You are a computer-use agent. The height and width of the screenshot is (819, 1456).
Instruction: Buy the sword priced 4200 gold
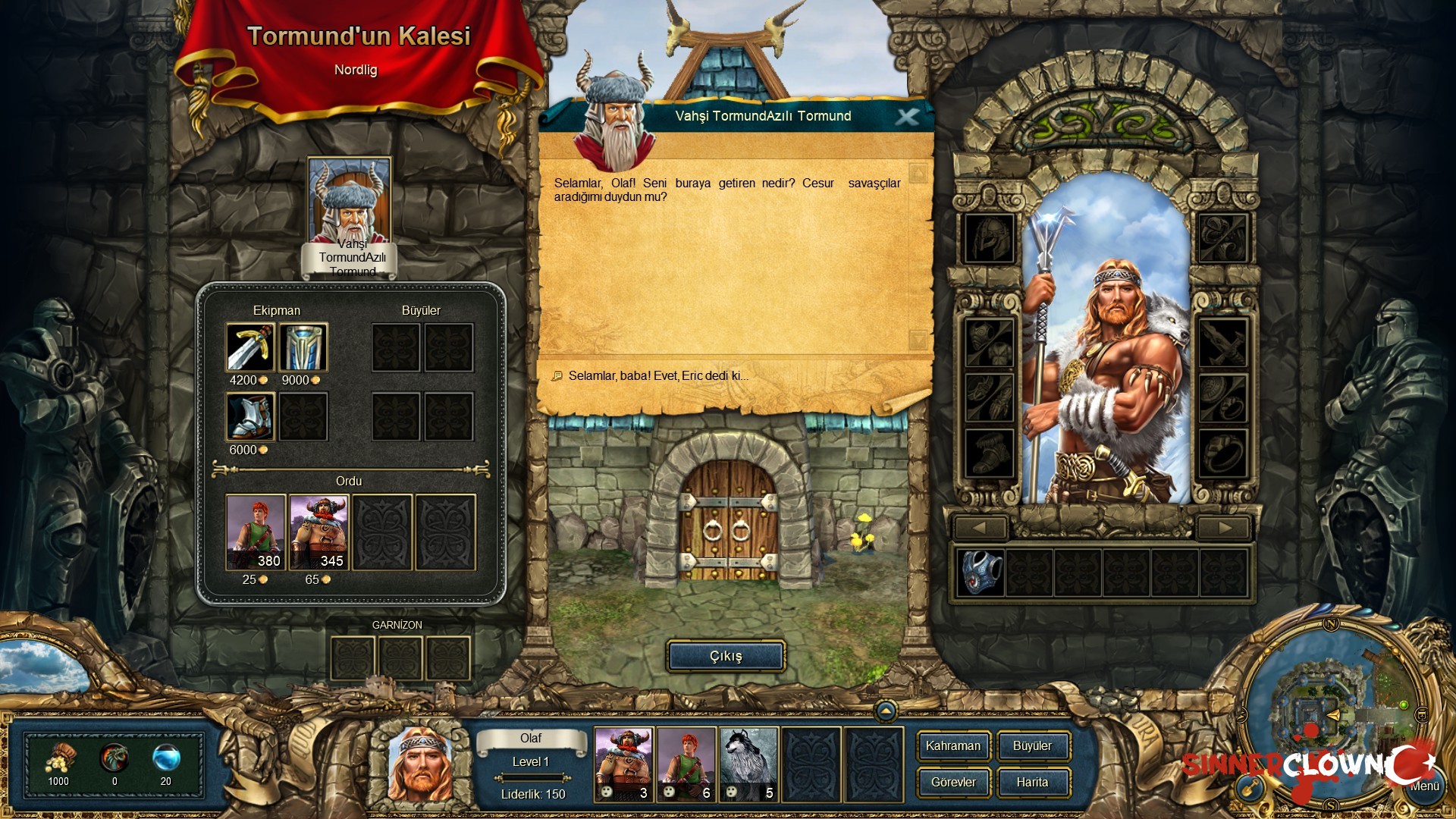[250, 347]
